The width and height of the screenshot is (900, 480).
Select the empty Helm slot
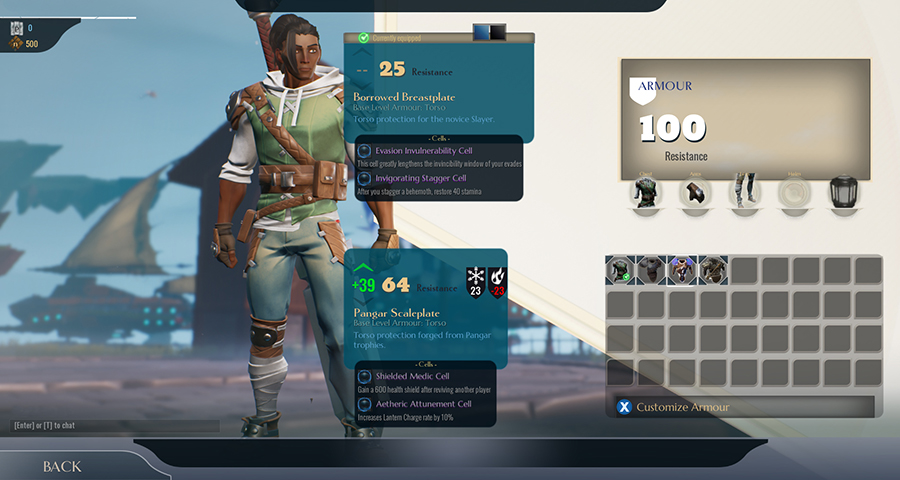pos(795,192)
